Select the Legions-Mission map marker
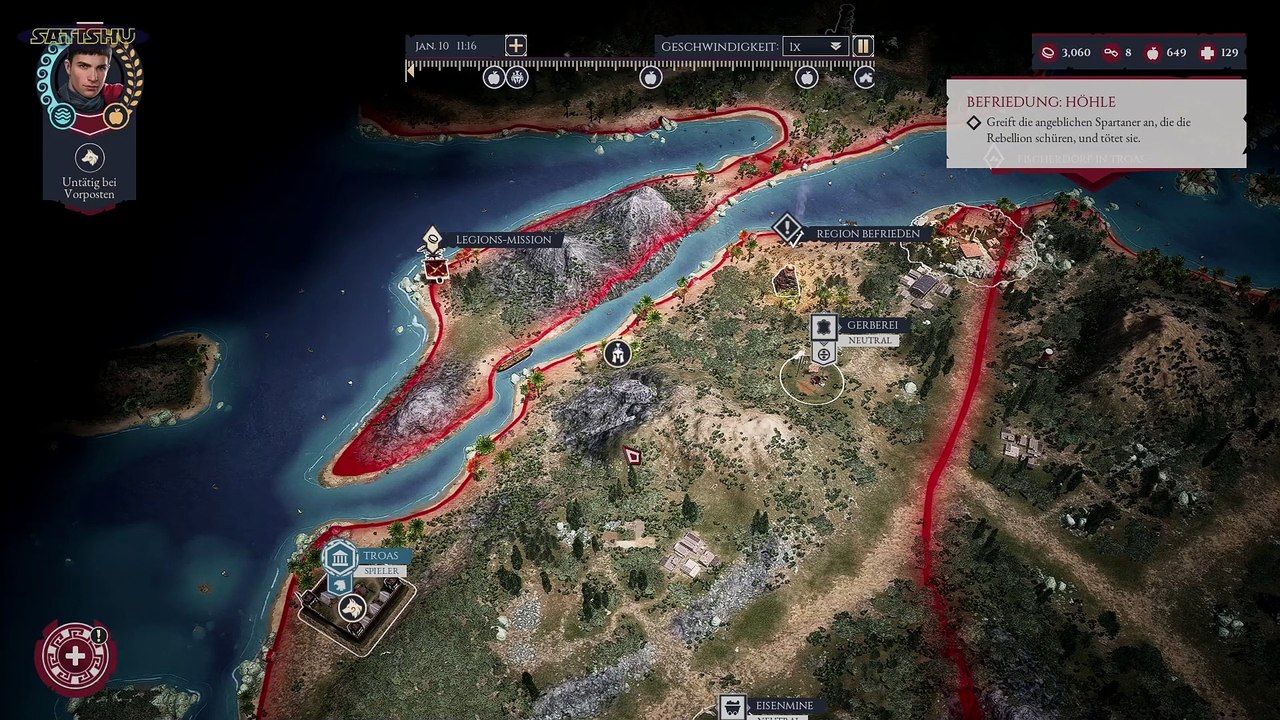The width and height of the screenshot is (1280, 720). click(x=433, y=239)
